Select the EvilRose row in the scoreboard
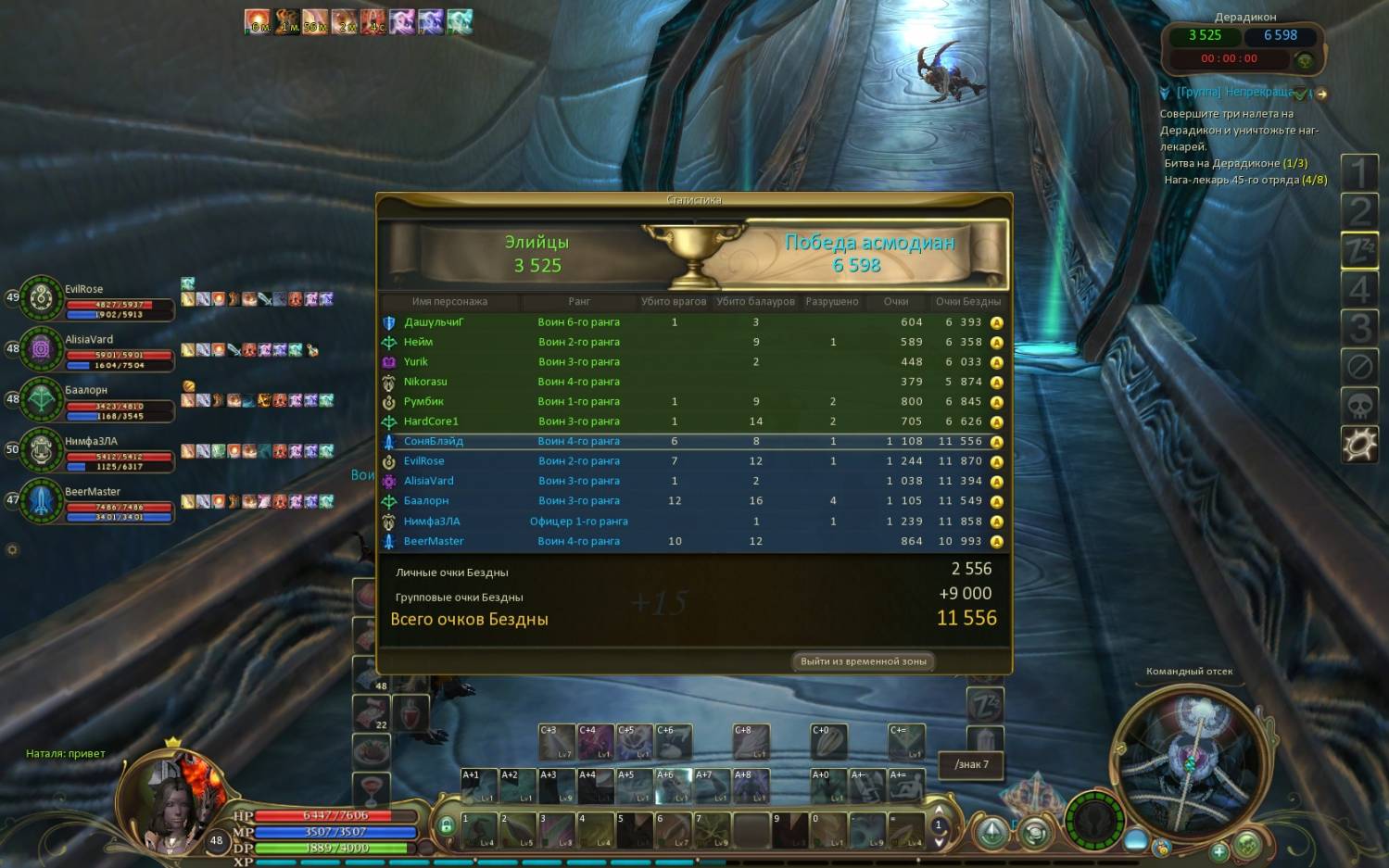The image size is (1389, 868). 693,461
